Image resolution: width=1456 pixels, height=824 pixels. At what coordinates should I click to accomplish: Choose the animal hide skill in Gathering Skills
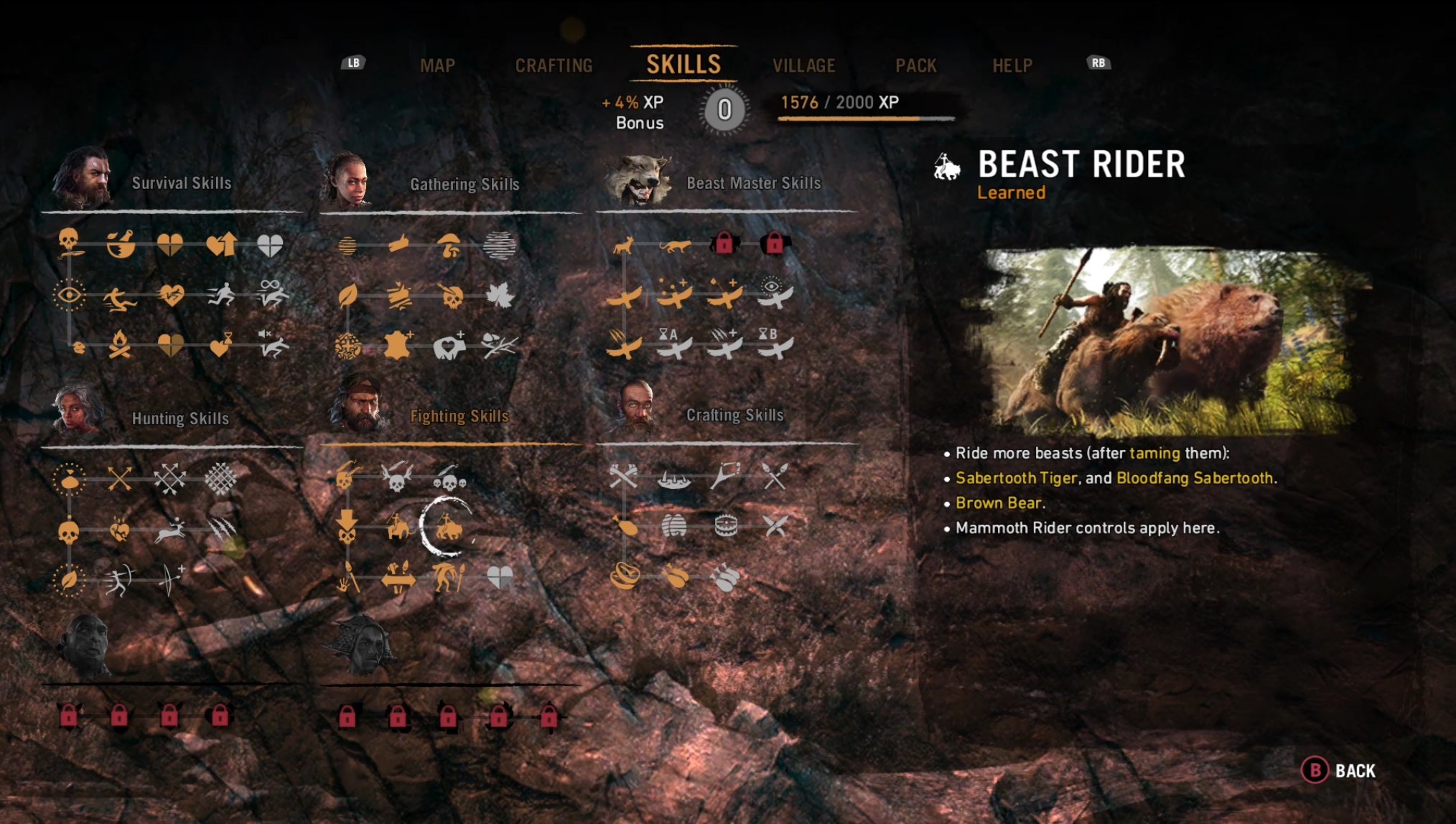[x=398, y=345]
